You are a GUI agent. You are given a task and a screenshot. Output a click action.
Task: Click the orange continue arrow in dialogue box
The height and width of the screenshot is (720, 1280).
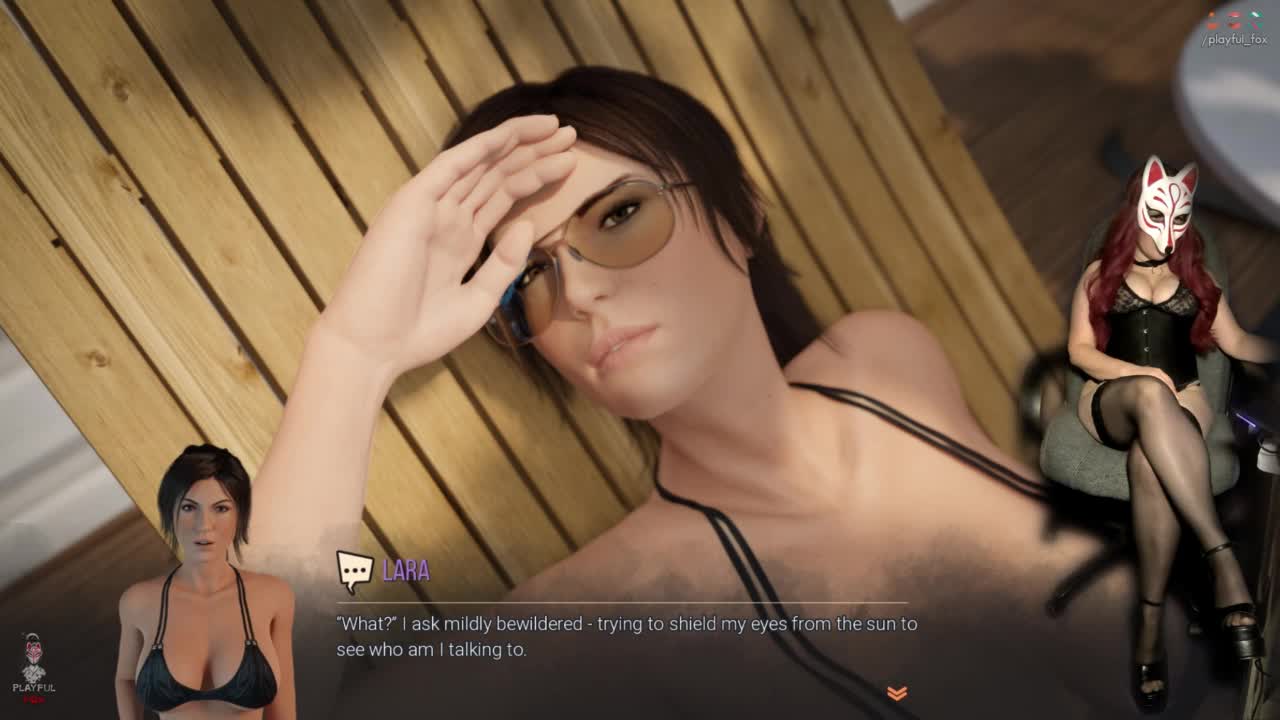pyautogui.click(x=897, y=693)
